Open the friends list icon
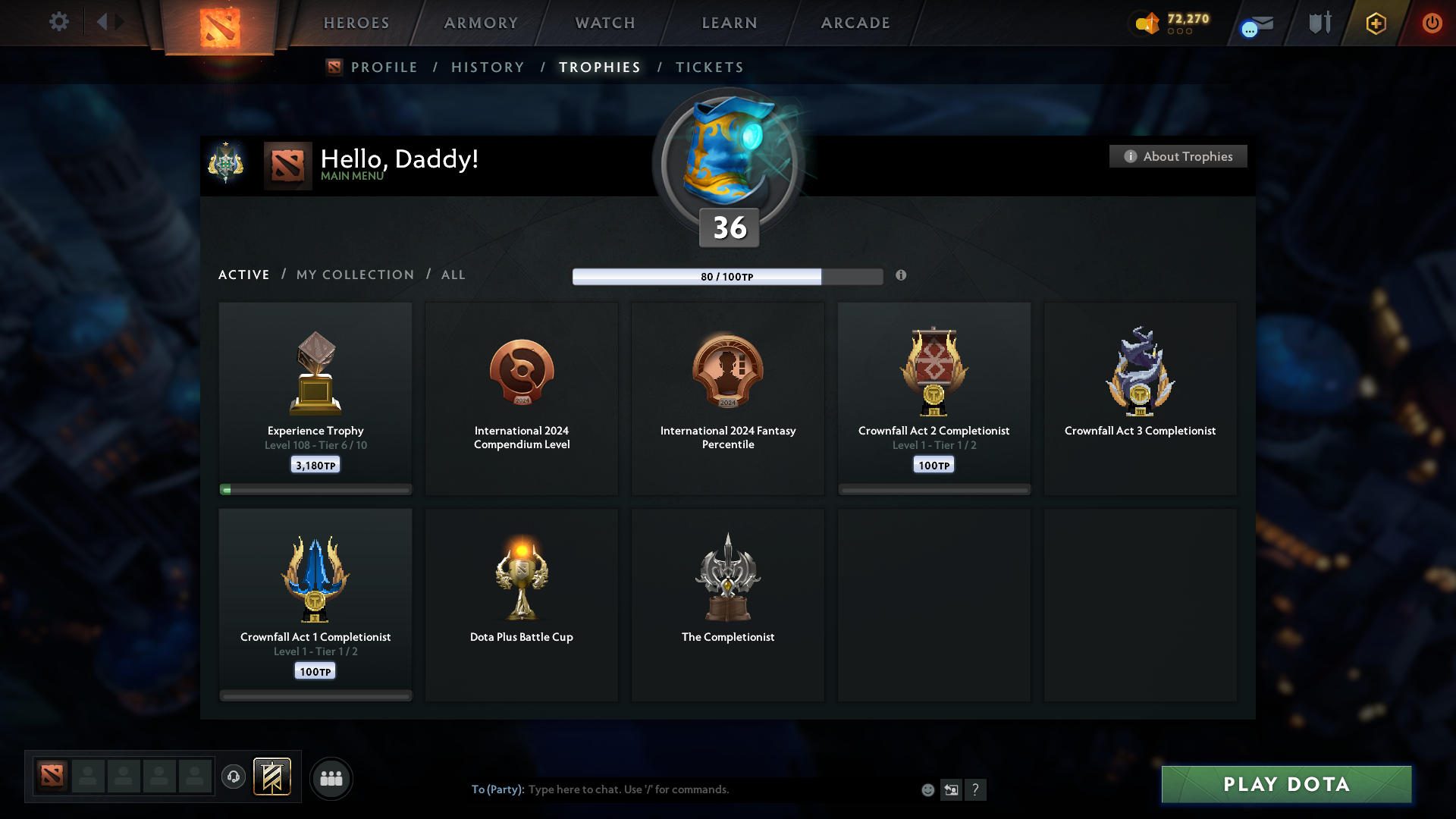 (x=331, y=778)
